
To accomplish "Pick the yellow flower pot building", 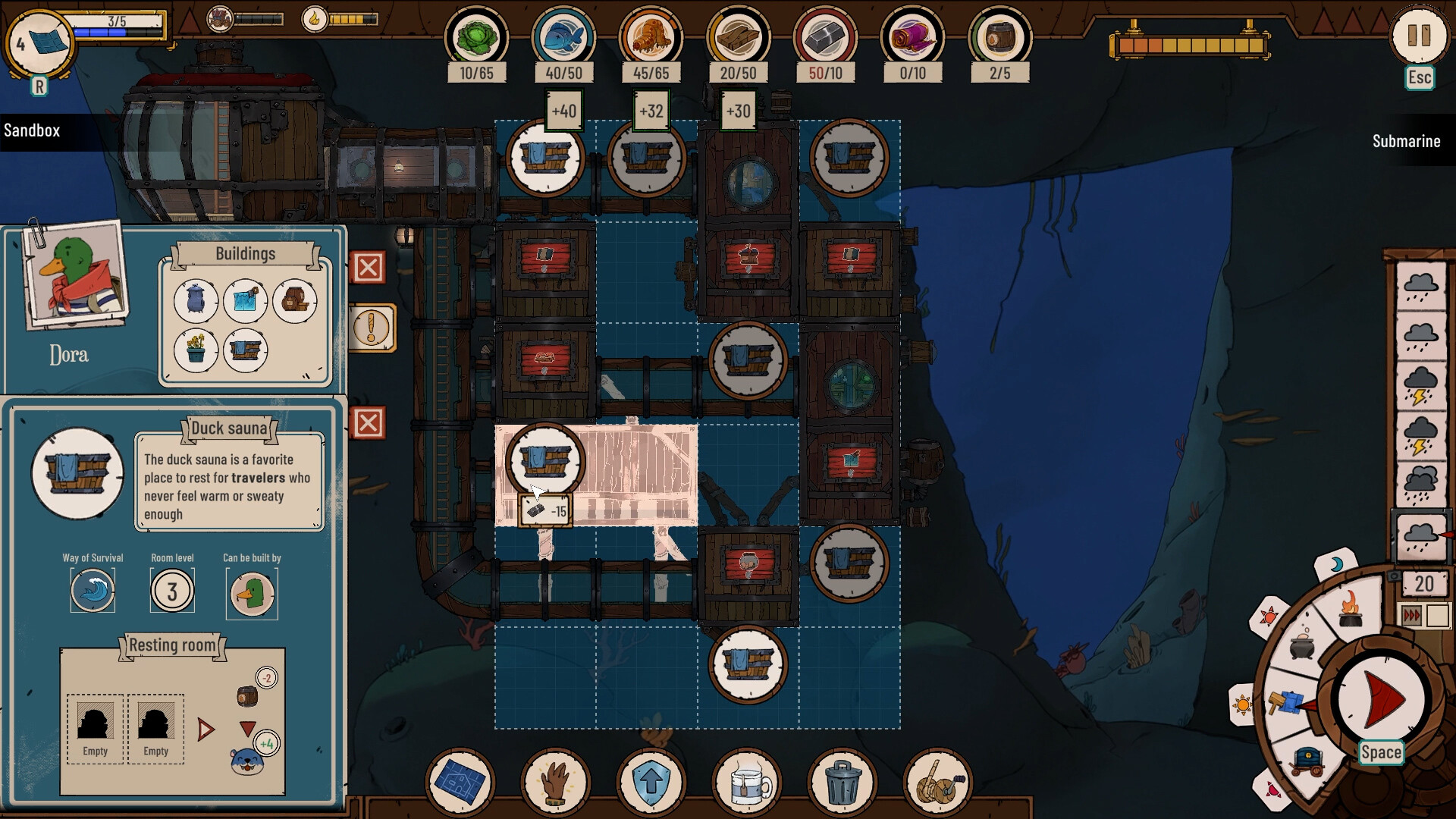I will point(196,350).
